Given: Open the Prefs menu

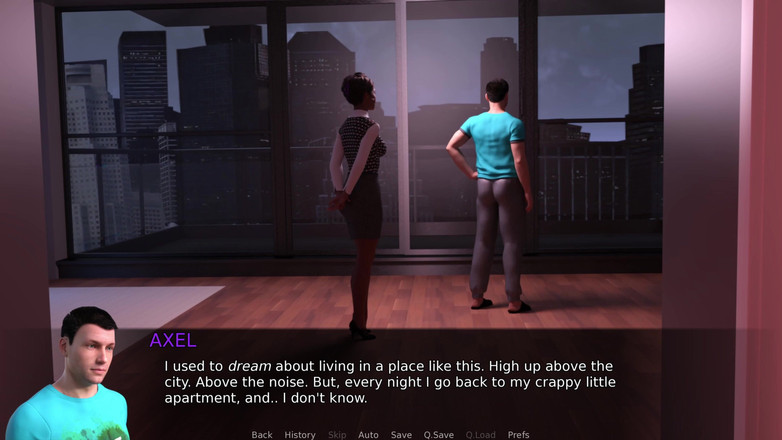Looking at the screenshot, I should [x=518, y=435].
